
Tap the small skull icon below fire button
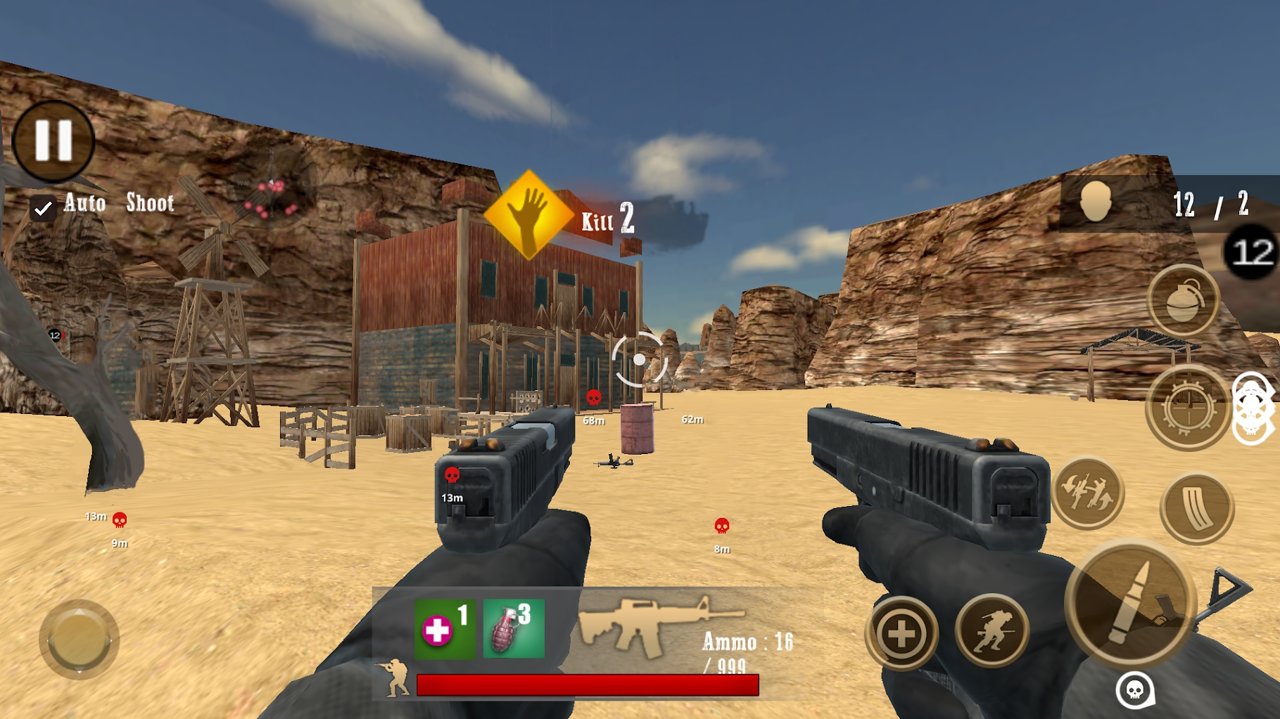tap(1135, 690)
